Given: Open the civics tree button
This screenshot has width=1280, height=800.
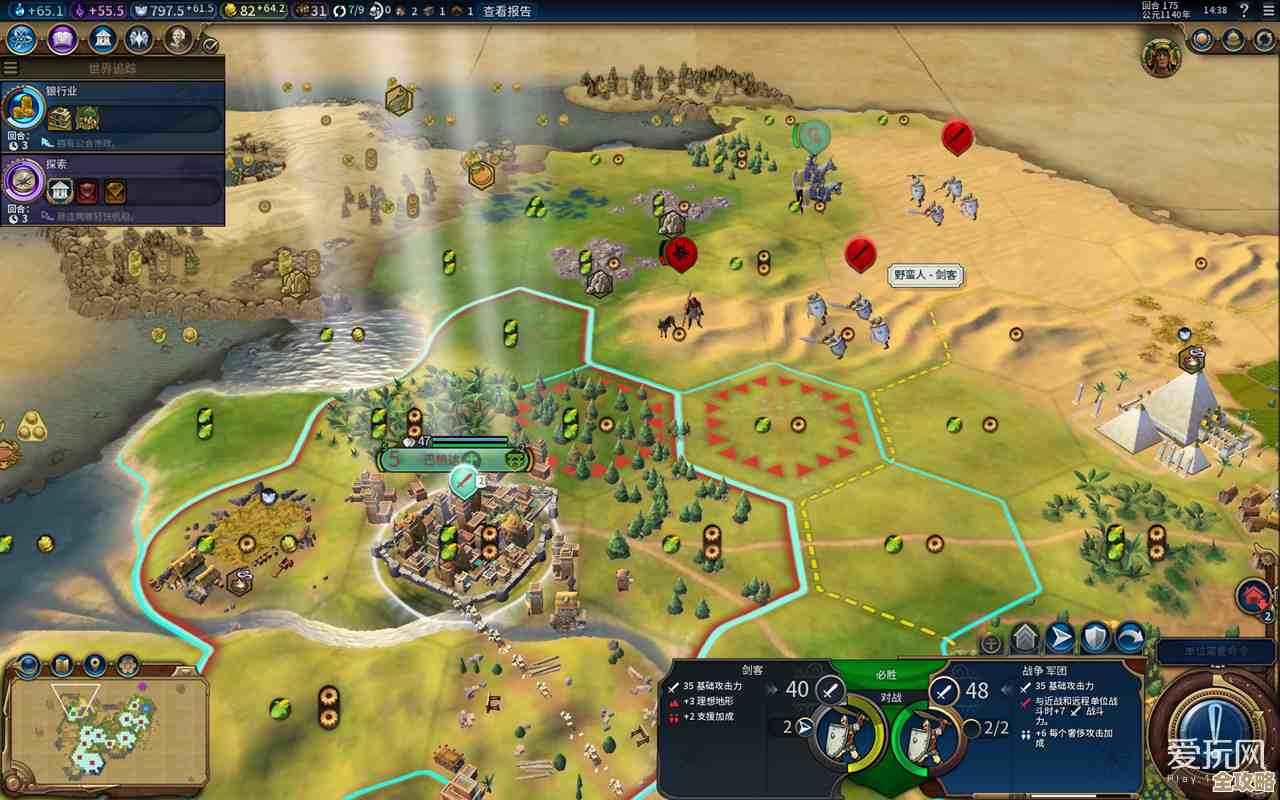Looking at the screenshot, I should (x=62, y=40).
